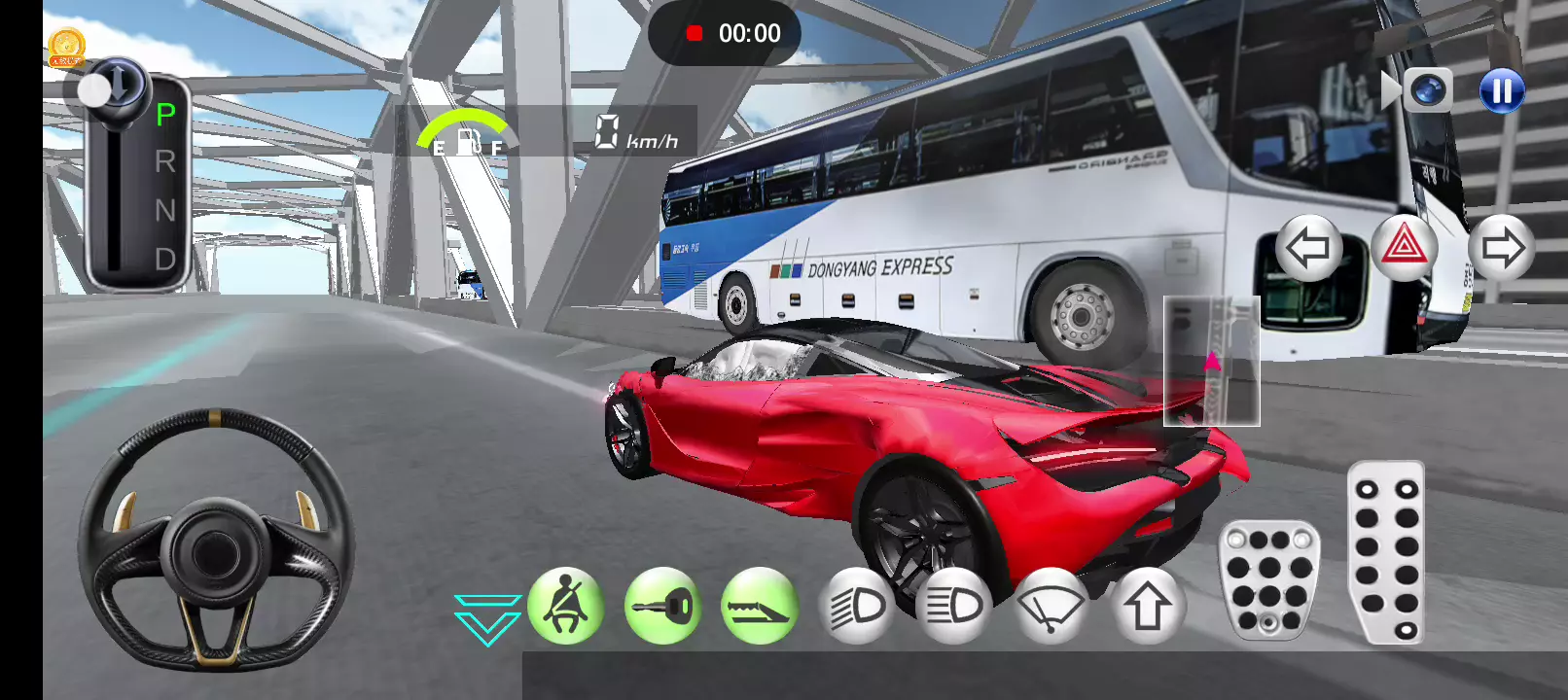Tap the green car key ignition button
The width and height of the screenshot is (1568, 700).
coord(662,607)
